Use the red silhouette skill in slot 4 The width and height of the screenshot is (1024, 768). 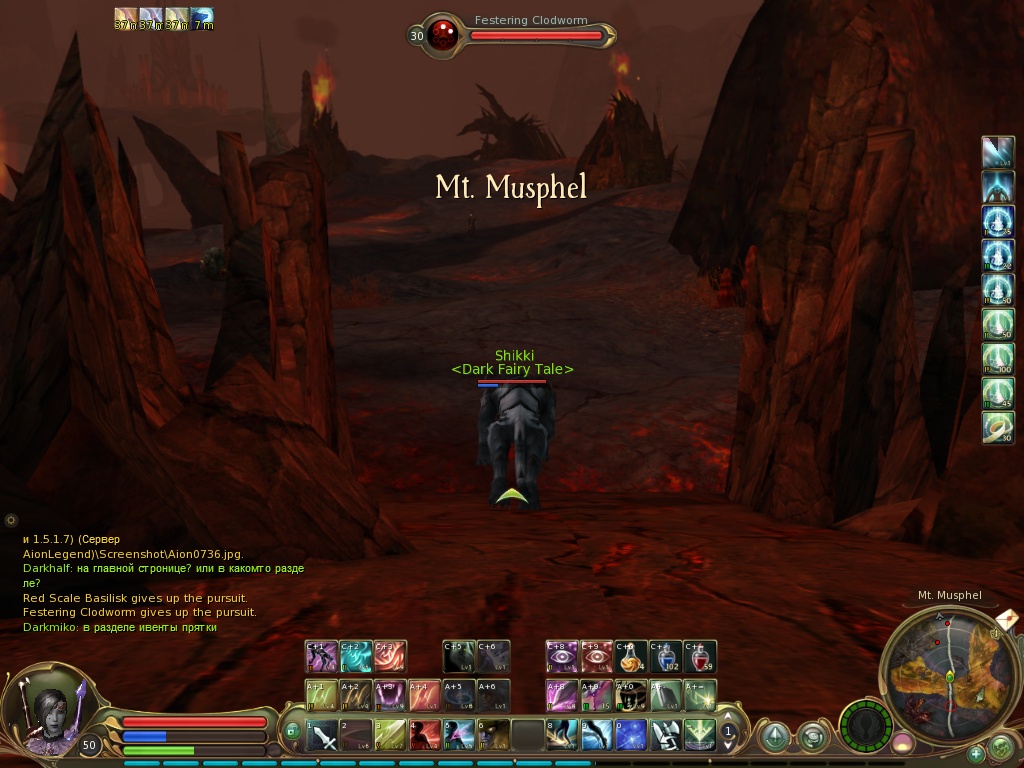(424, 737)
